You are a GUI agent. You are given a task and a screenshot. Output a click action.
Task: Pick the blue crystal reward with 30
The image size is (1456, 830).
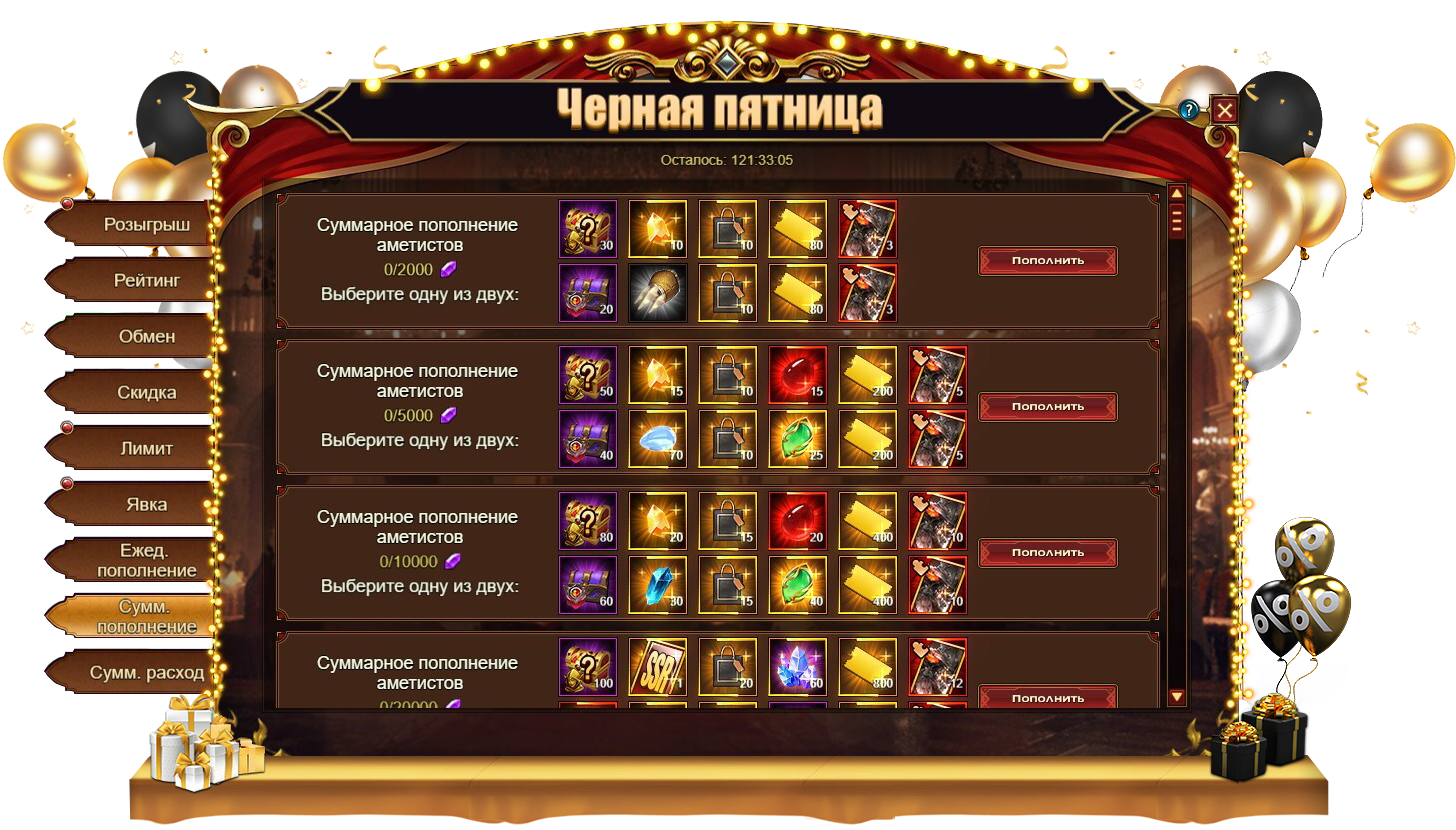(x=657, y=585)
